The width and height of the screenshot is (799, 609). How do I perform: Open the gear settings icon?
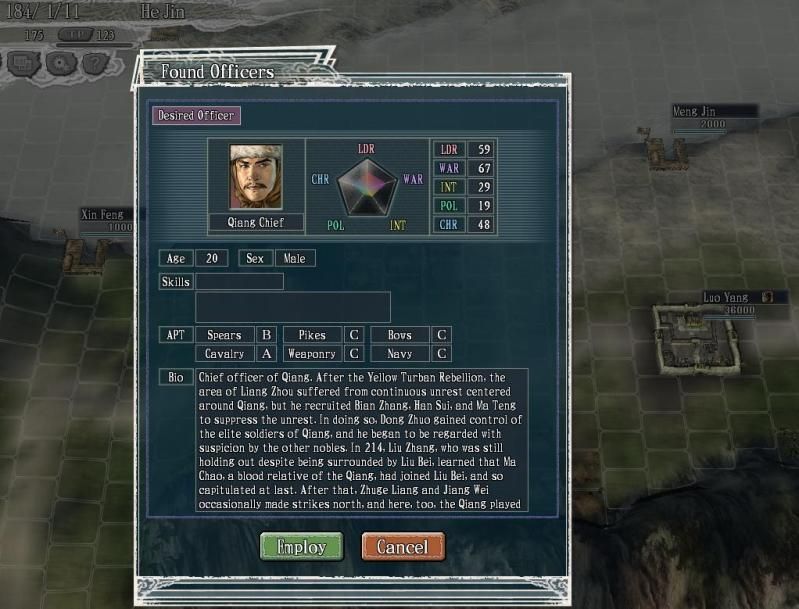(58, 63)
